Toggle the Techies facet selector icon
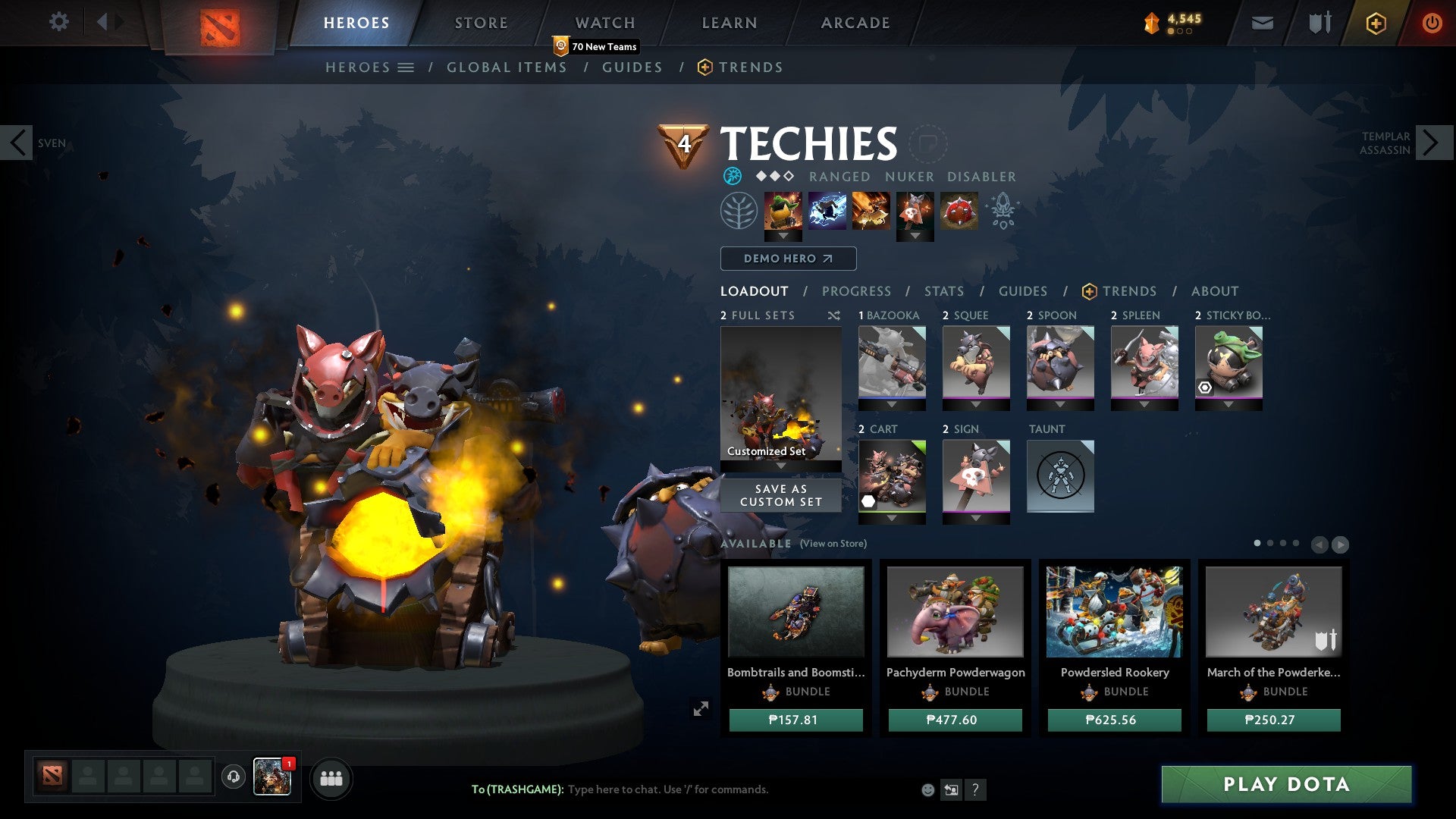Viewport: 1456px width, 819px height. 733,176
